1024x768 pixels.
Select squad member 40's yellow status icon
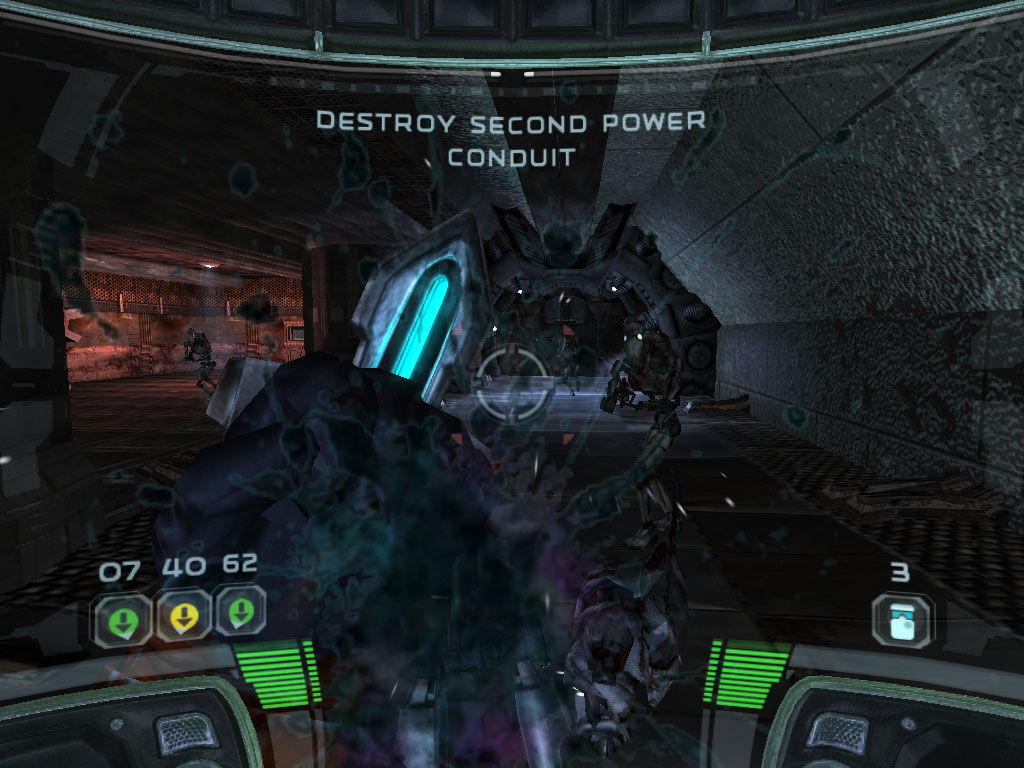click(182, 617)
